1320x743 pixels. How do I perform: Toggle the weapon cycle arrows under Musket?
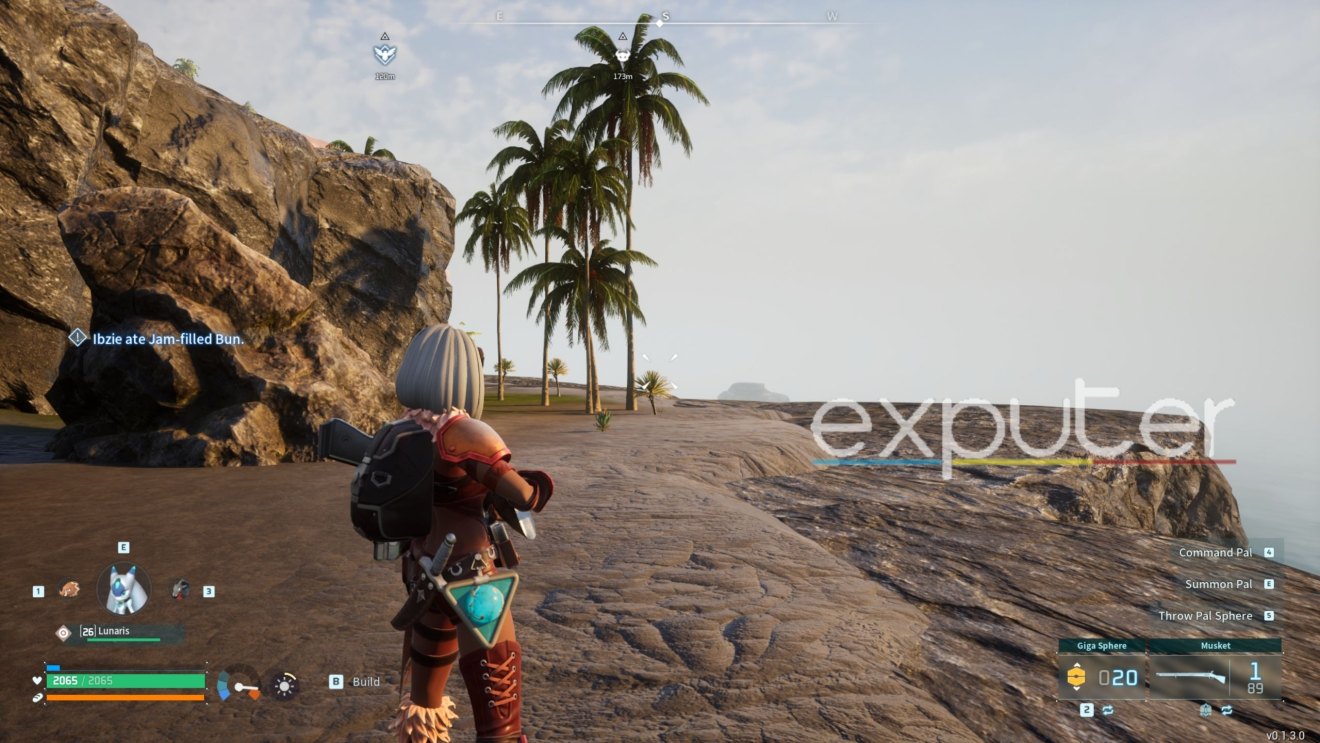pyautogui.click(x=1225, y=709)
